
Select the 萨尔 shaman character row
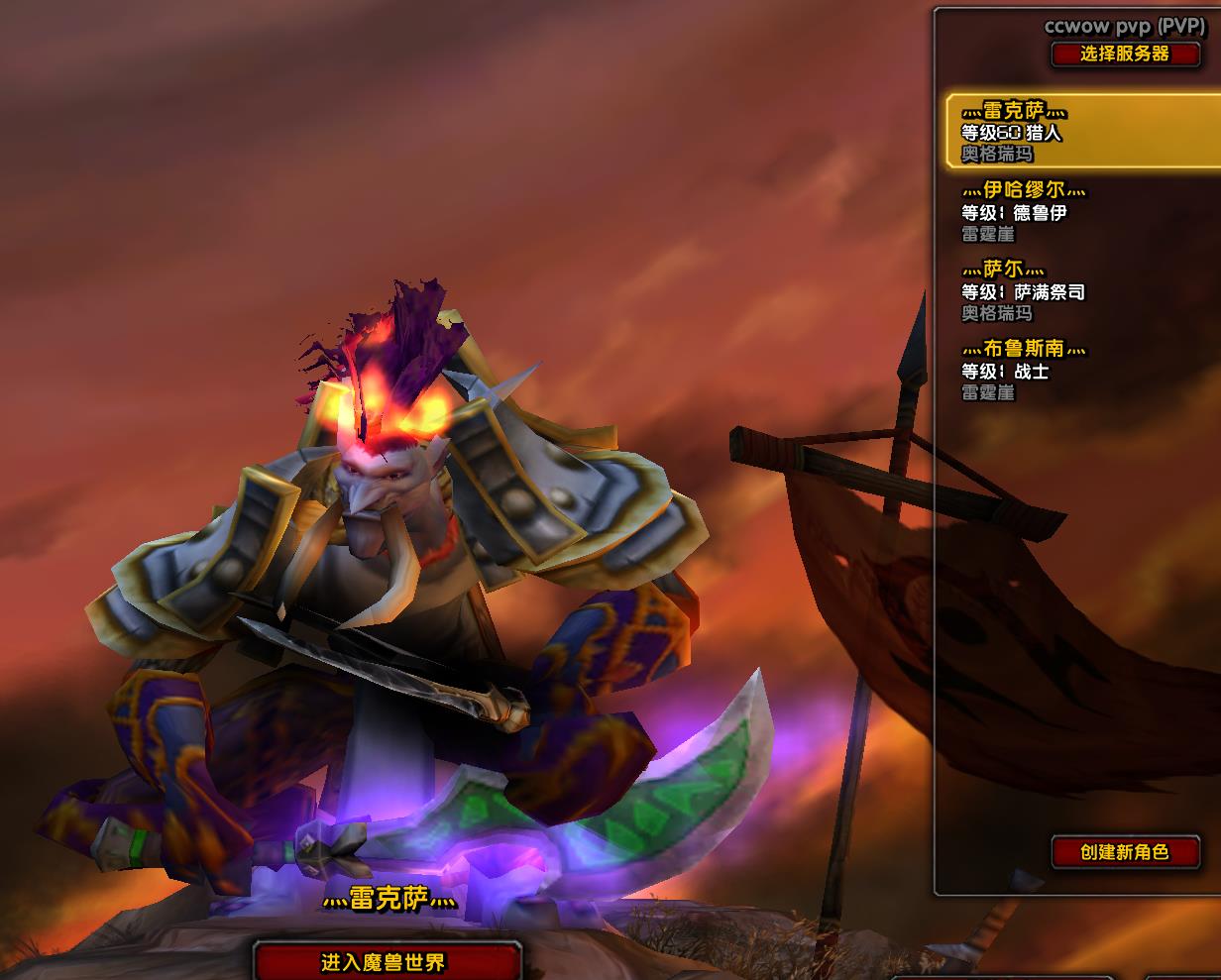1070,290
